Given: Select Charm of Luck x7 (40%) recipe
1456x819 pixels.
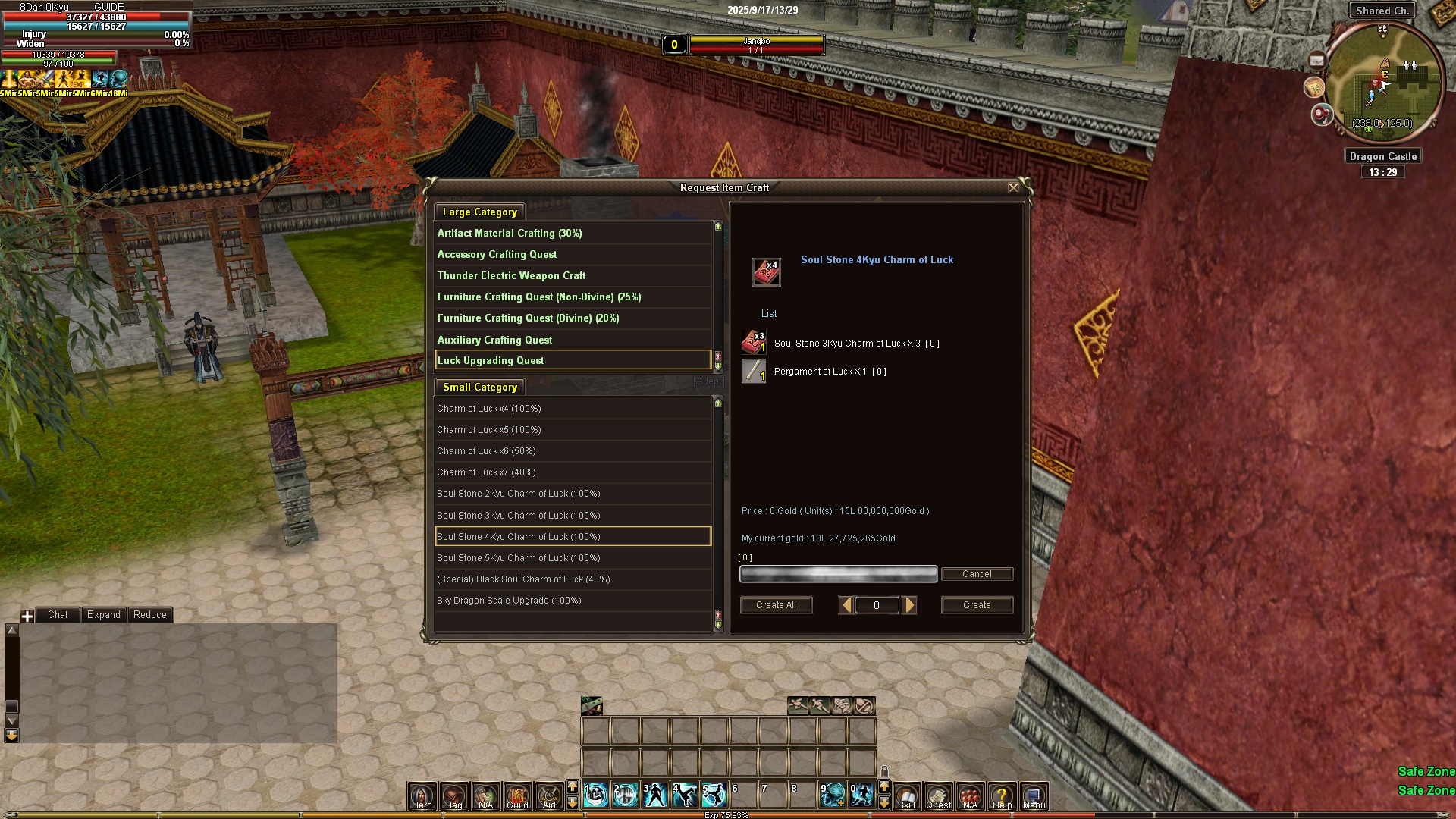Looking at the screenshot, I should 486,472.
